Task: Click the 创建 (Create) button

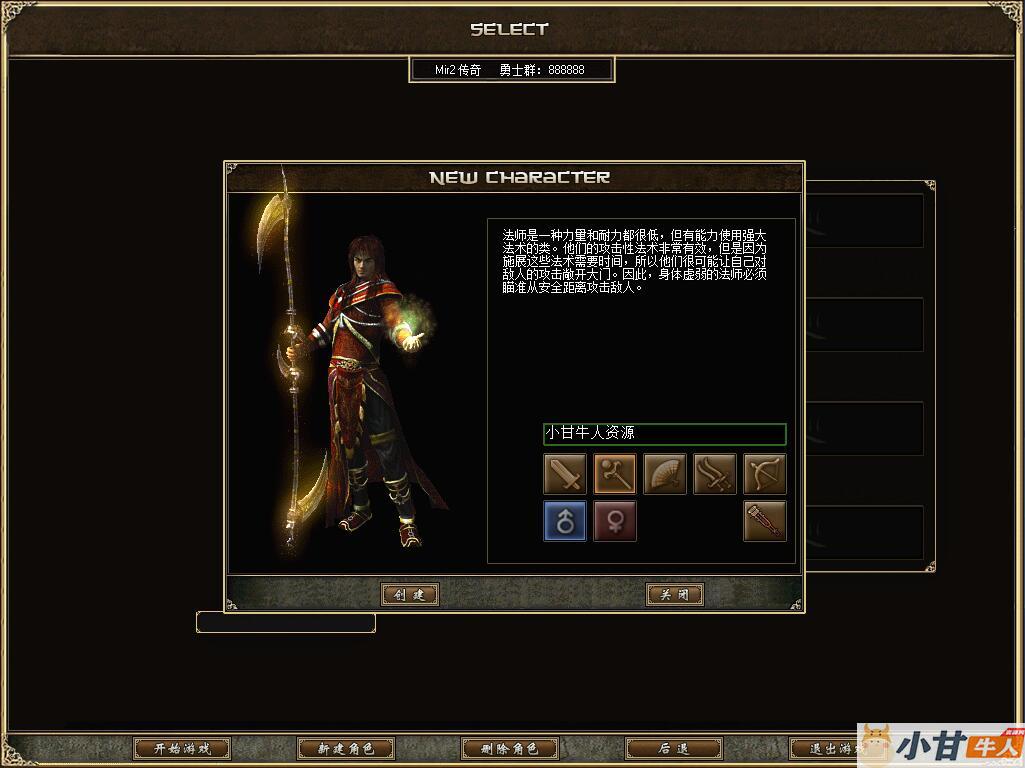Action: click(410, 595)
